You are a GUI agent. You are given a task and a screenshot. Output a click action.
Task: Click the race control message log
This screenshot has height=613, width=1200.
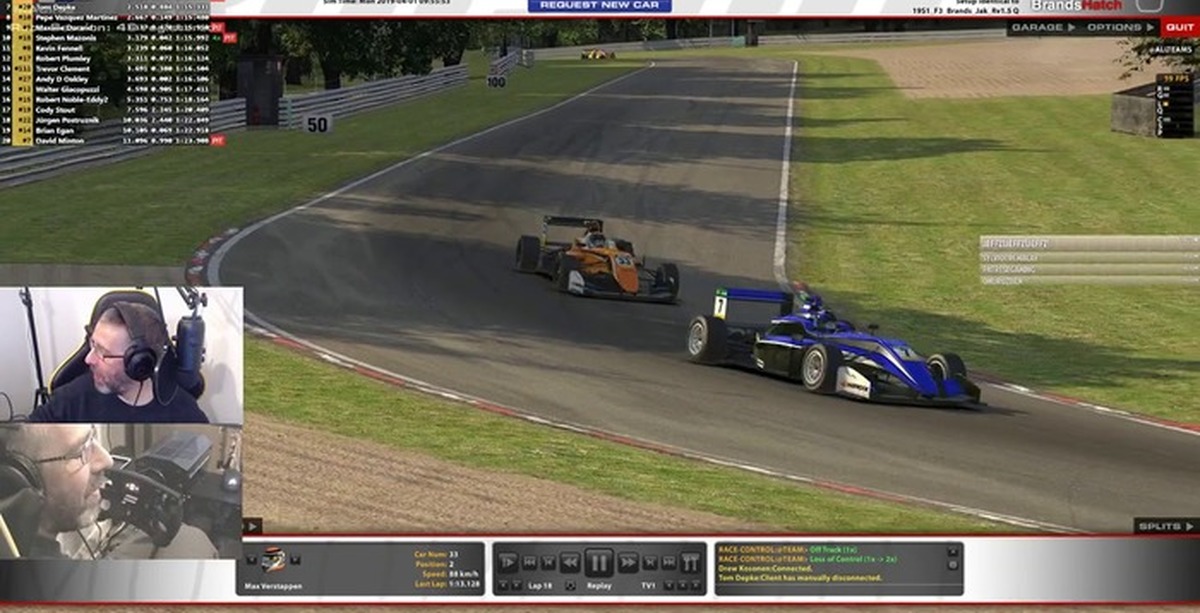[x=830, y=568]
